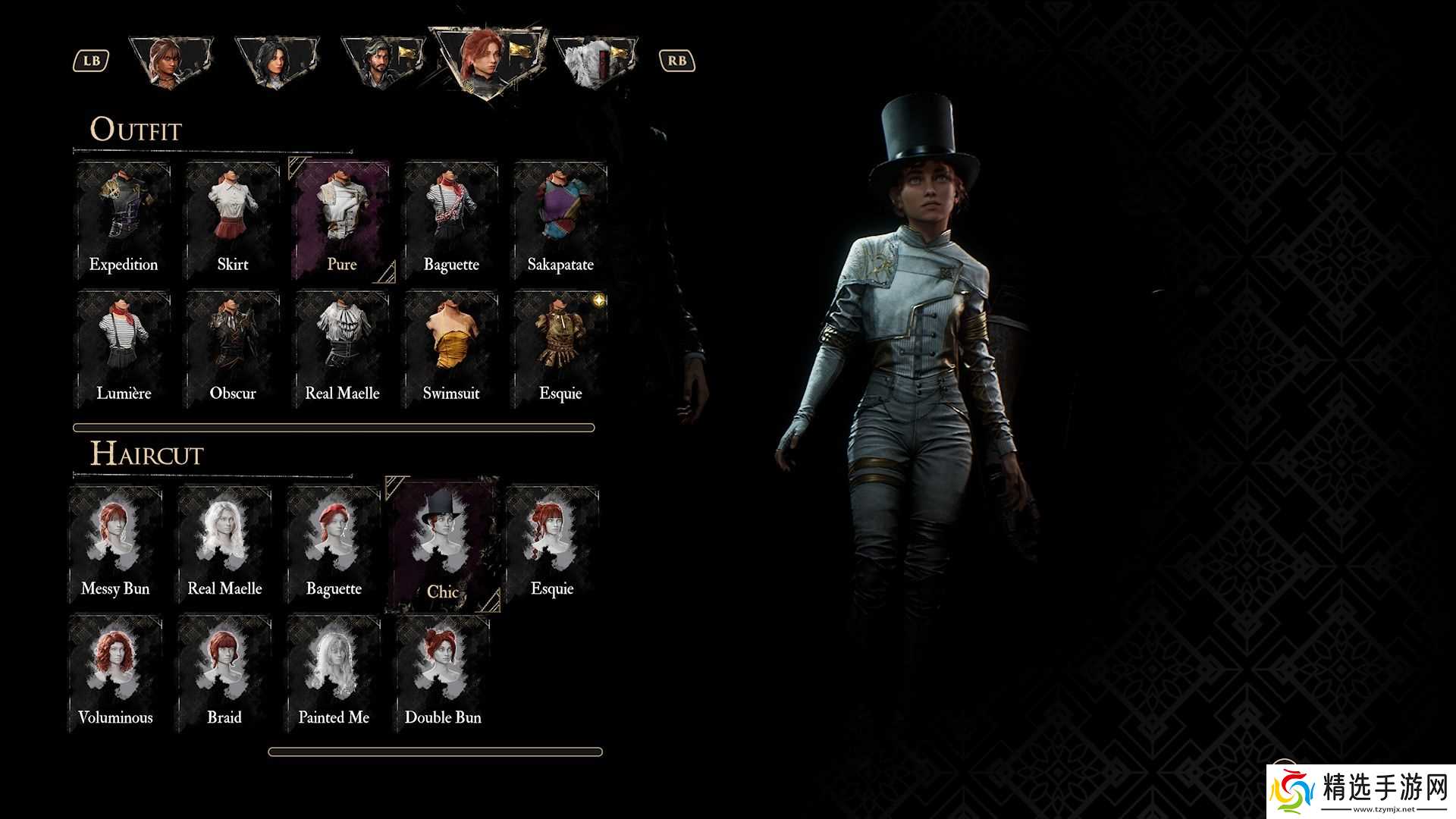Switch to the black-haired woman character tab
Image resolution: width=1456 pixels, height=819 pixels.
(x=275, y=61)
